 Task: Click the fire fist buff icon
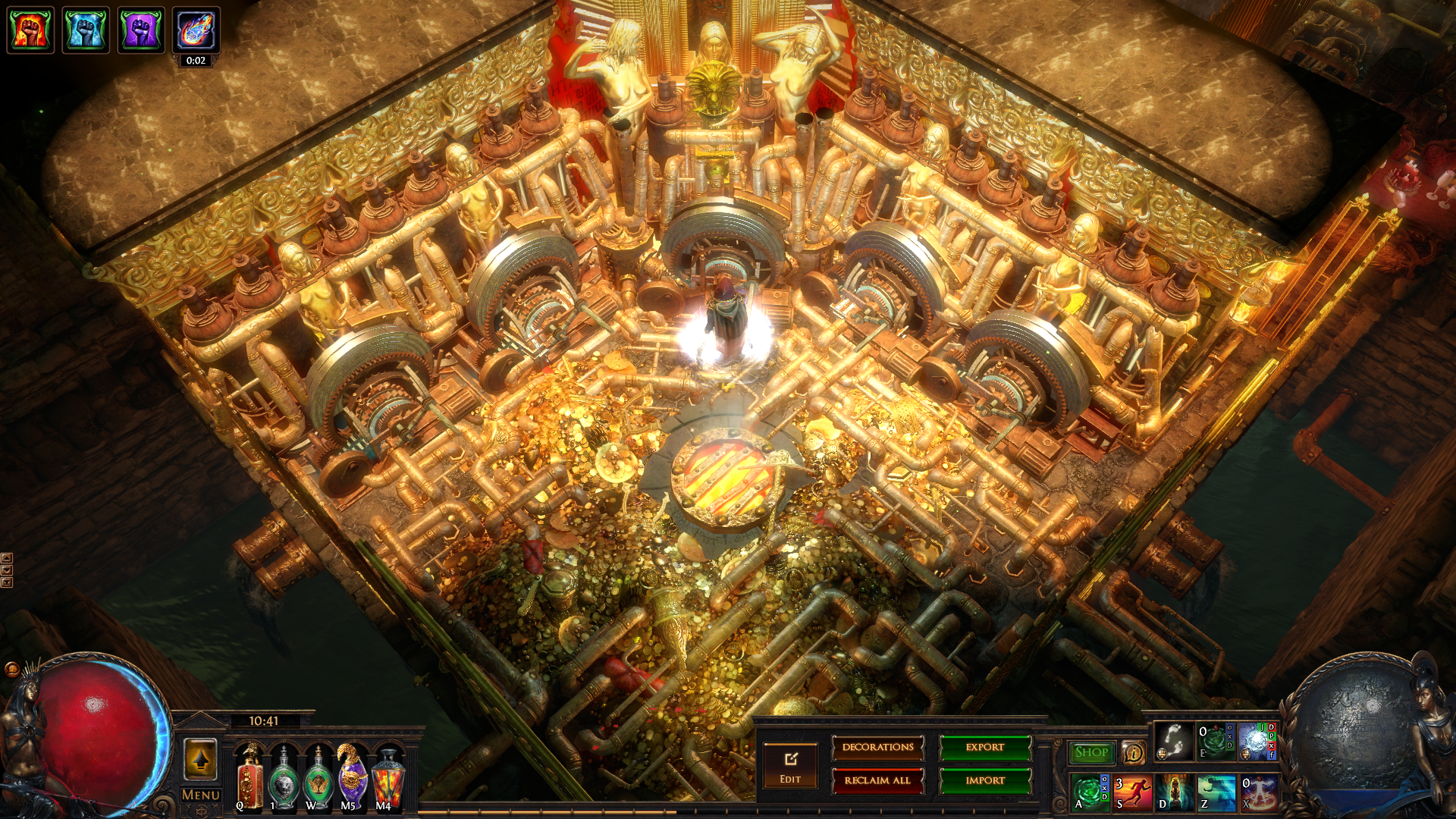coord(30,30)
